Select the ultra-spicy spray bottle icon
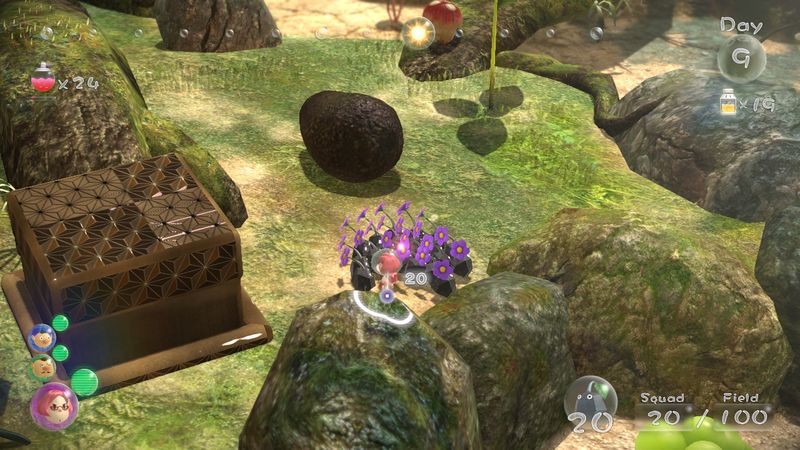Image resolution: width=800 pixels, height=450 pixels. pos(42,79)
